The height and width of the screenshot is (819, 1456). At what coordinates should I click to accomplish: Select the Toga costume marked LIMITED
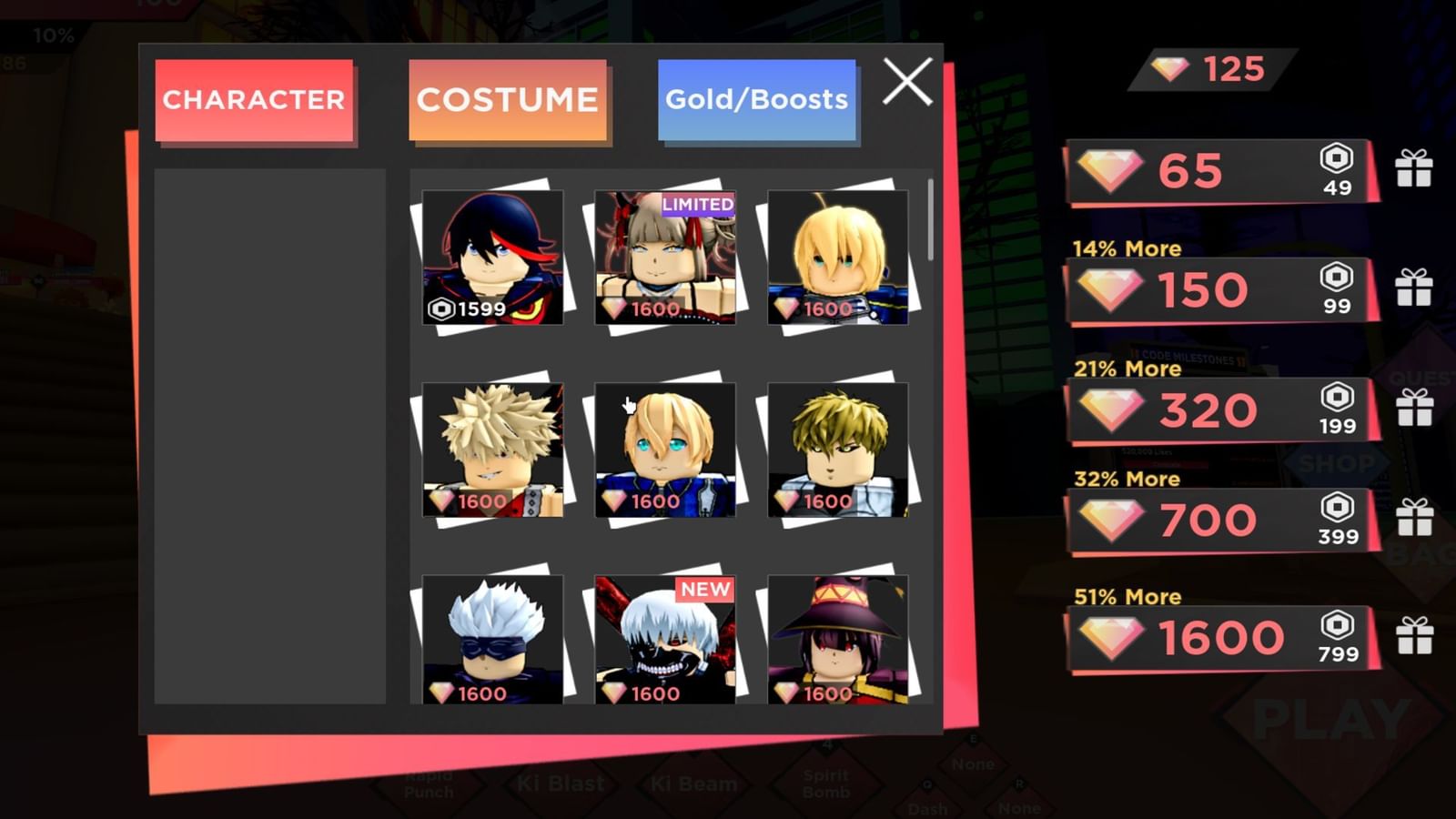tap(667, 259)
